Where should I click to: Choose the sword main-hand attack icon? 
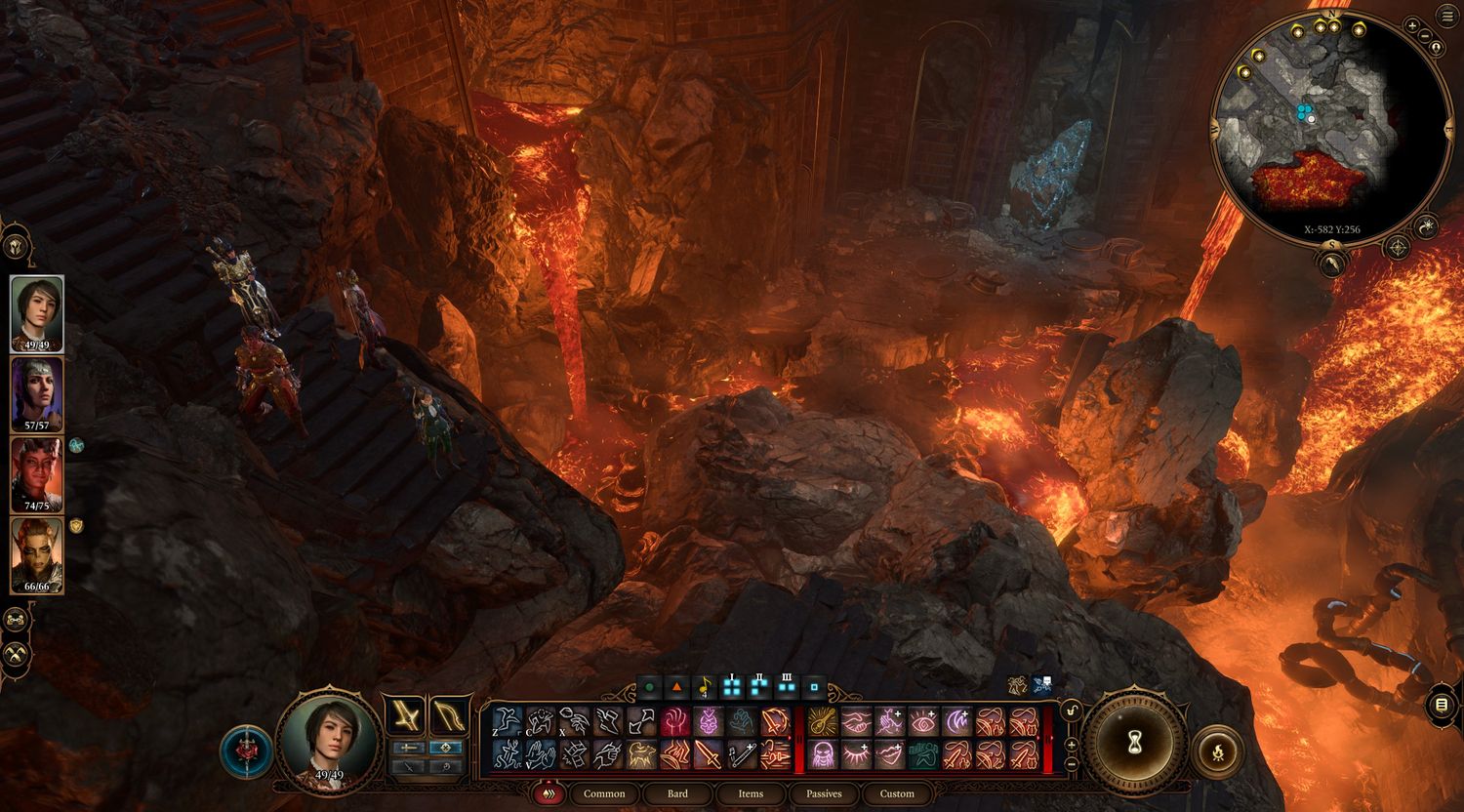[x=708, y=753]
